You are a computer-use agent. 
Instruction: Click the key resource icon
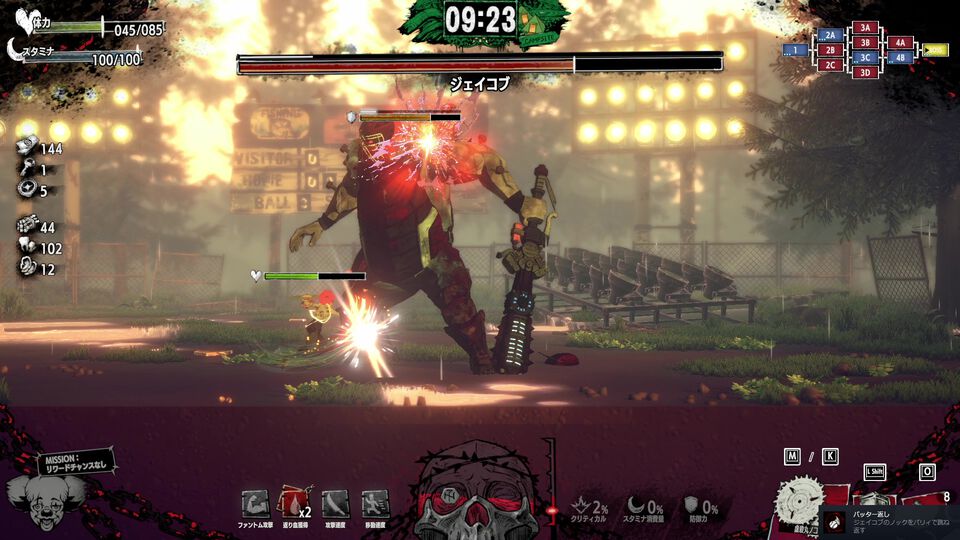point(27,170)
